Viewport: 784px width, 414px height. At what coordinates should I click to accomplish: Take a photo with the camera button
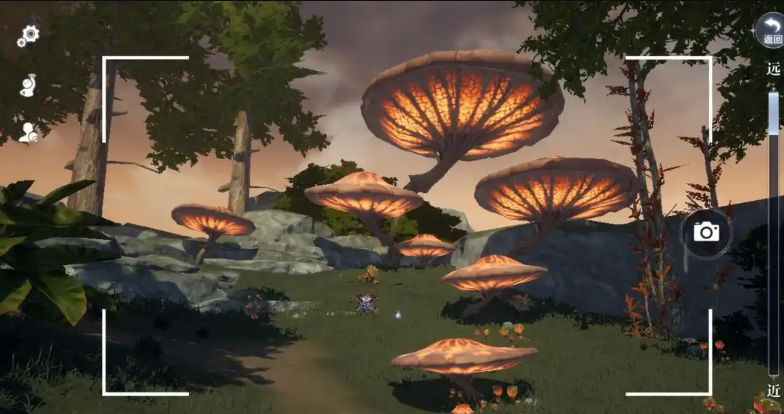pyautogui.click(x=706, y=232)
